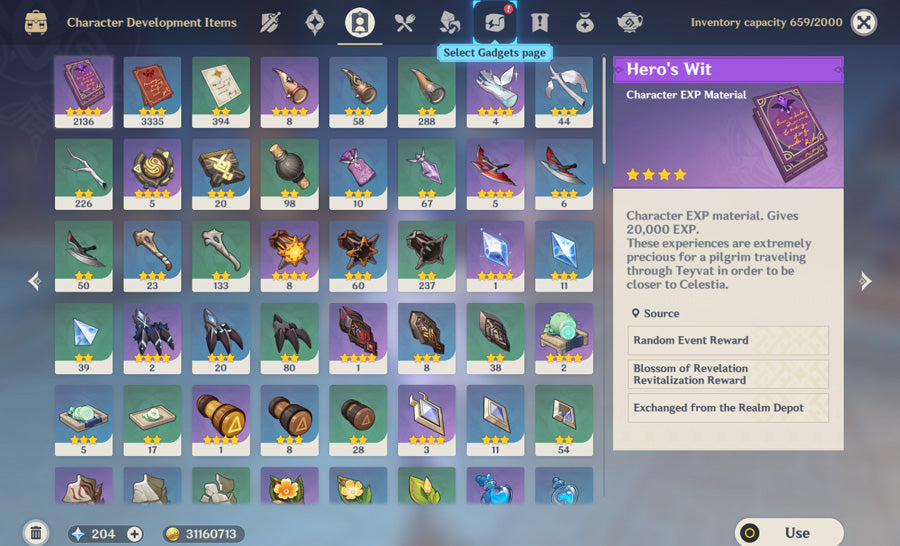The height and width of the screenshot is (546, 900).
Task: Open the trash can delete mode
Action: tap(36, 533)
